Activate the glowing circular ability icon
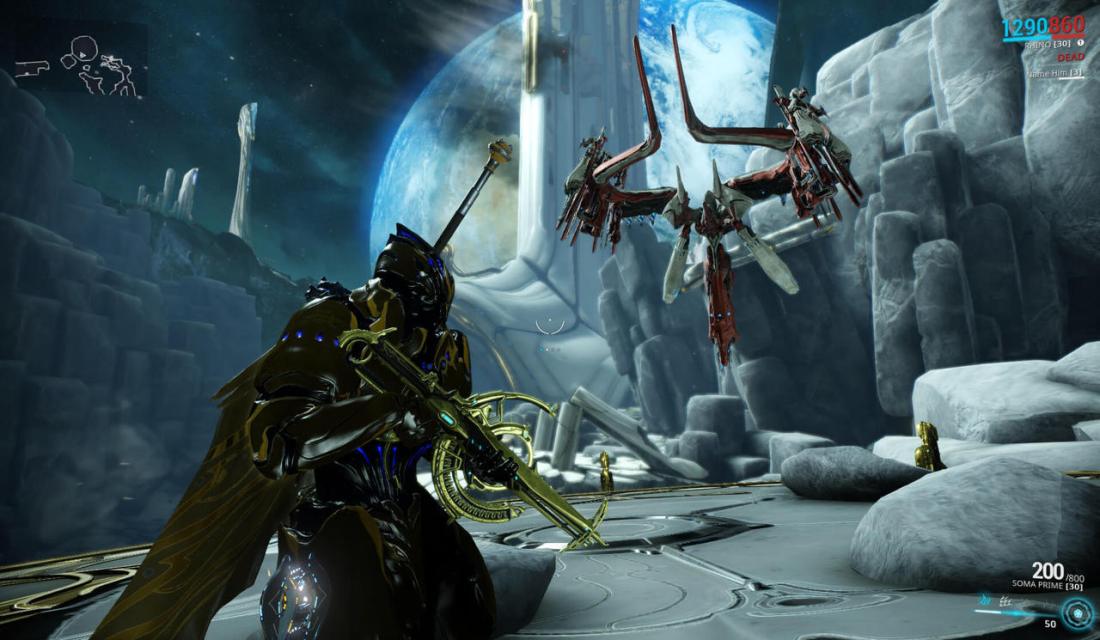 (1078, 616)
